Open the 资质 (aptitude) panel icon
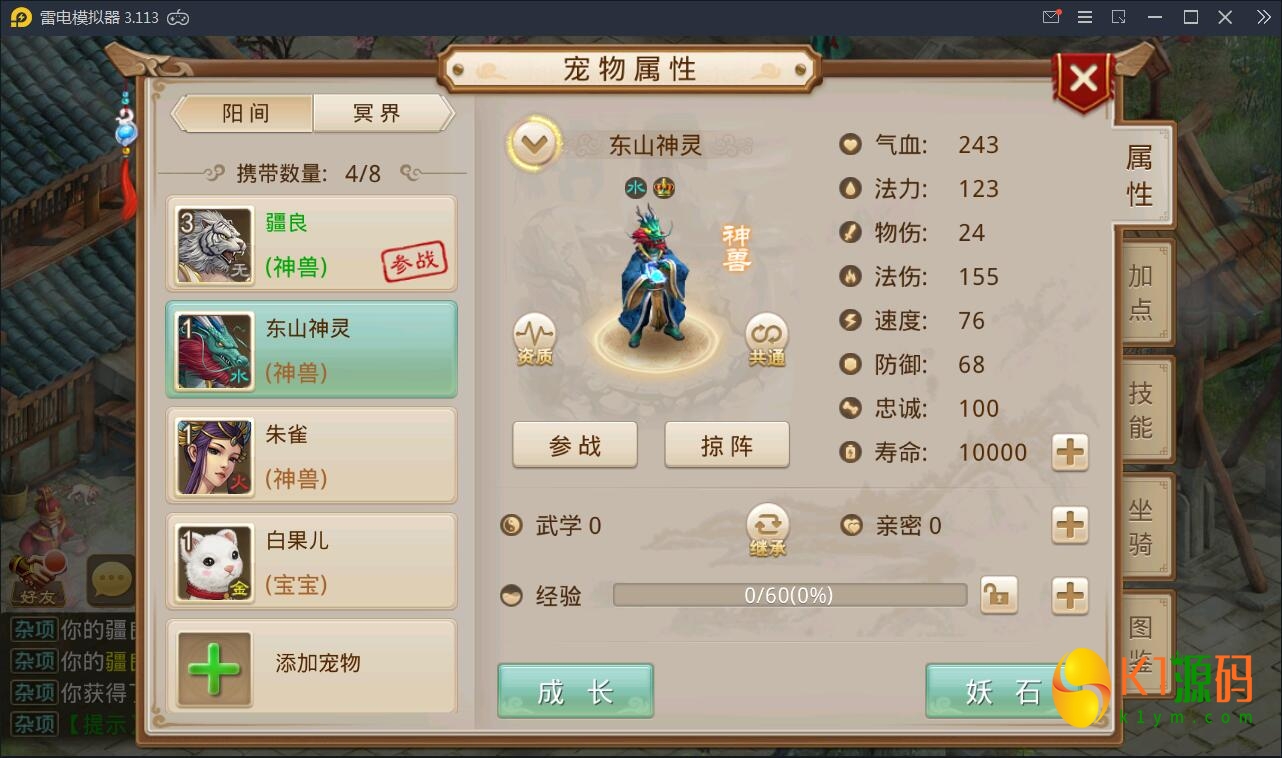Image resolution: width=1282 pixels, height=758 pixels. coord(534,338)
